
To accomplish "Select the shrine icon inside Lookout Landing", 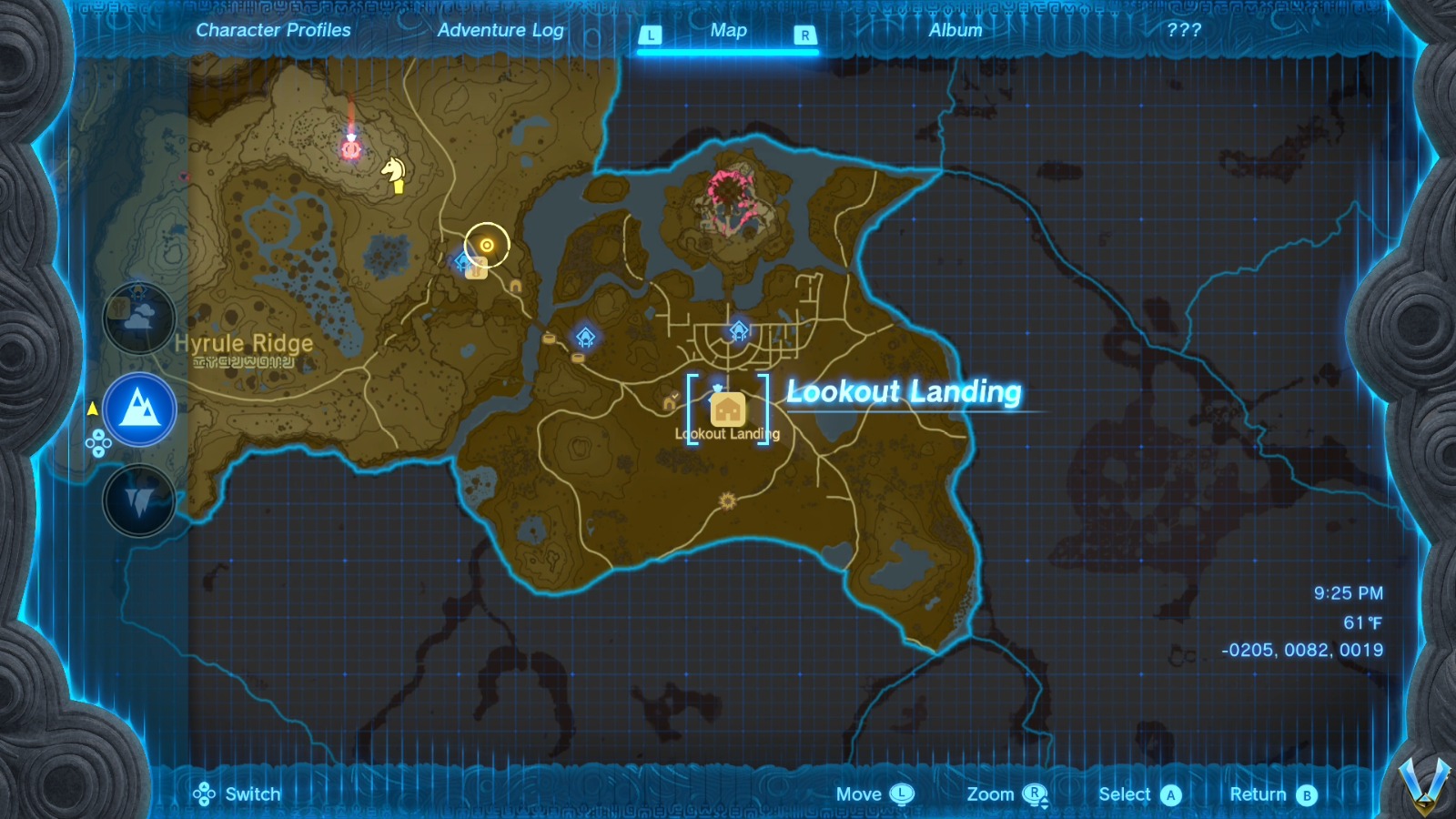I will pos(739,330).
